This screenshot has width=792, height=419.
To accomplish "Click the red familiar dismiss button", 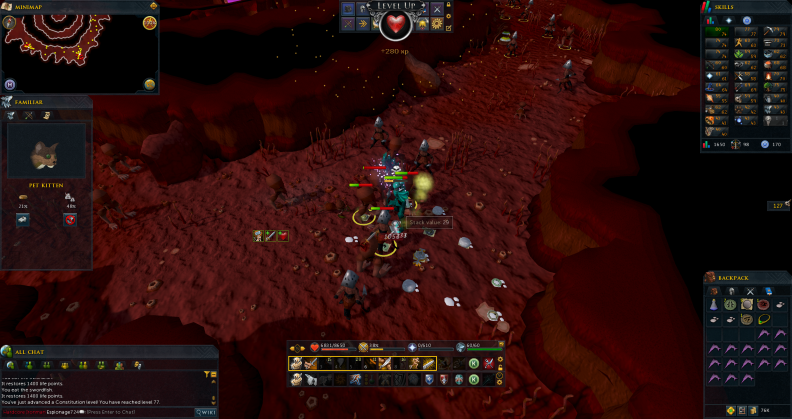I will tap(70, 220).
